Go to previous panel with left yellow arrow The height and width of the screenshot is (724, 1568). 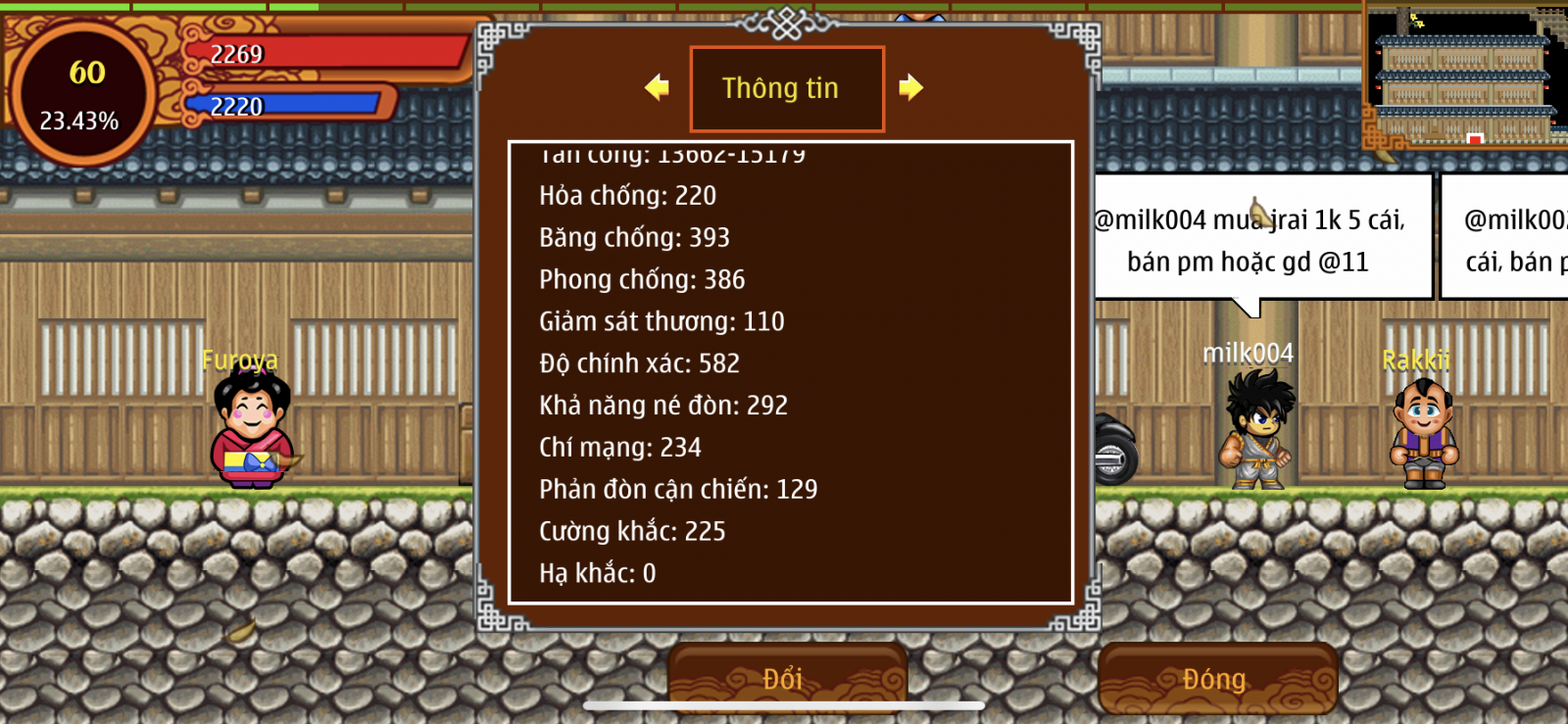pos(657,88)
